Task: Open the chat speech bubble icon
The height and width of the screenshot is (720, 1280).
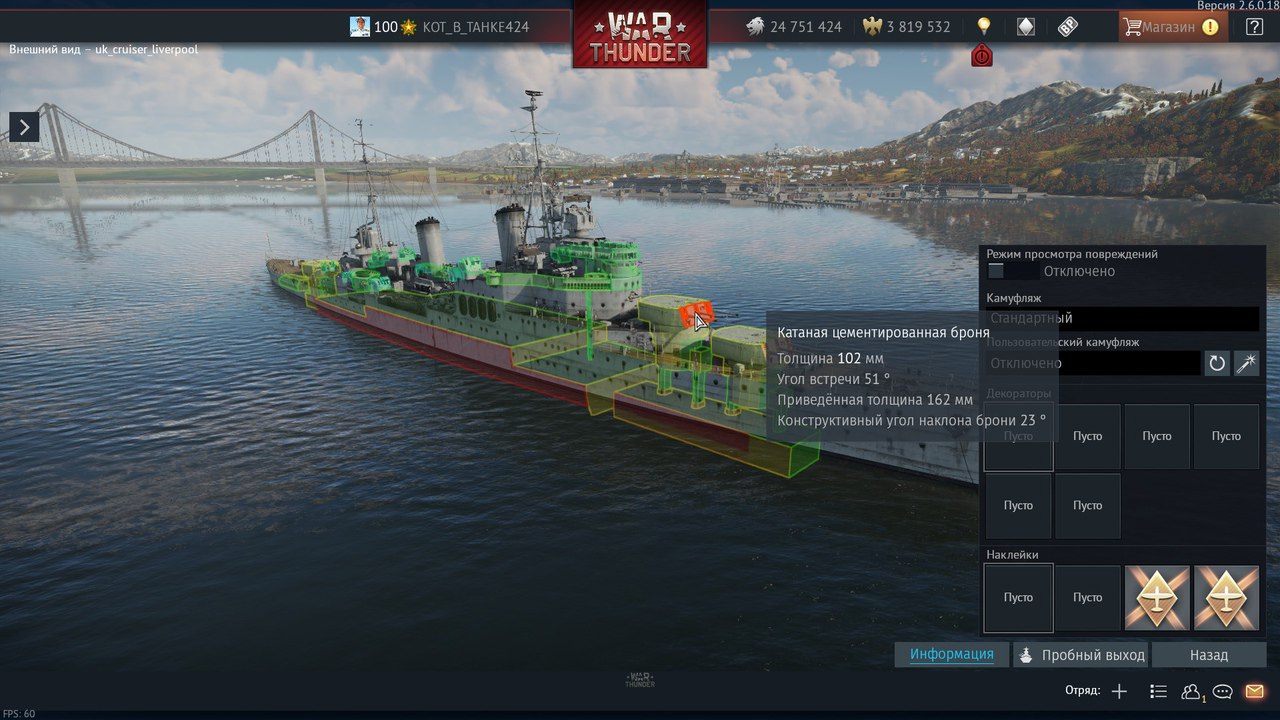Action: point(1222,691)
